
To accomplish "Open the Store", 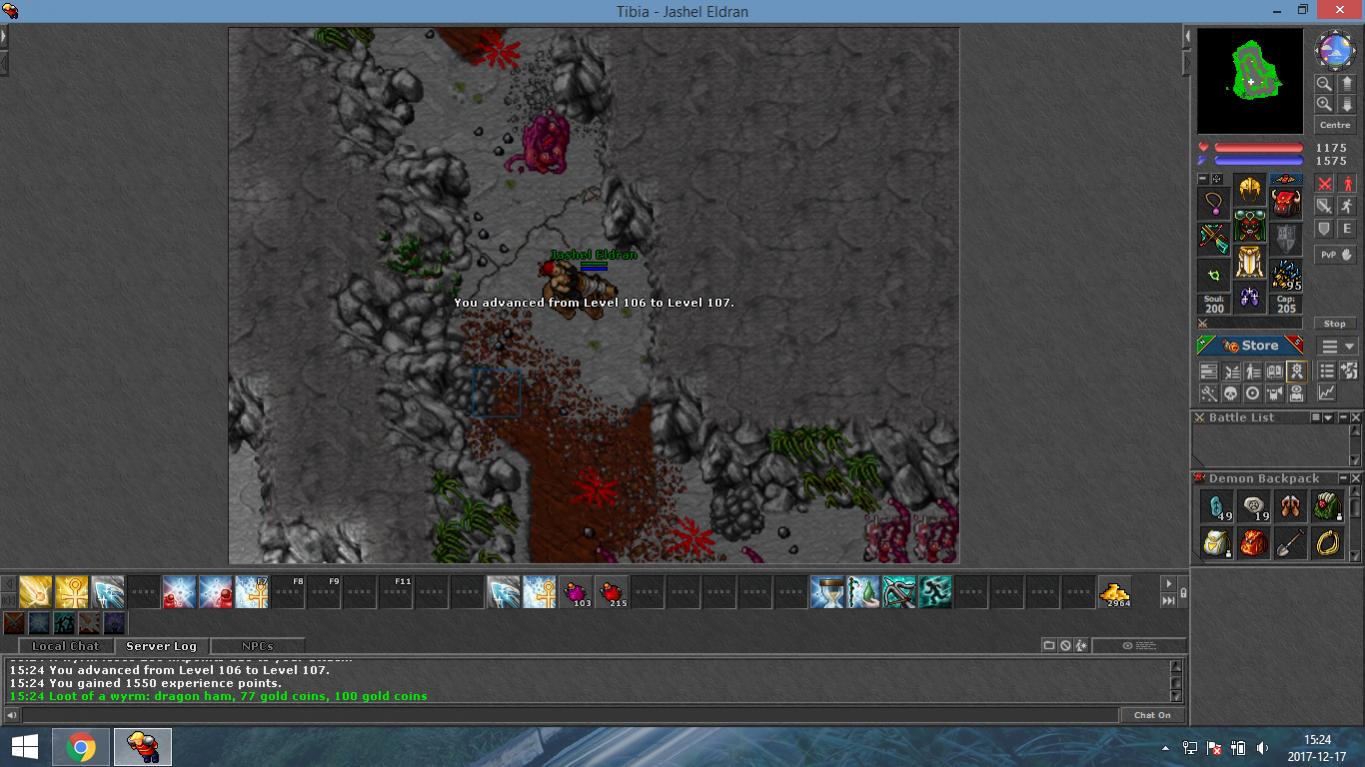I will [x=1250, y=346].
